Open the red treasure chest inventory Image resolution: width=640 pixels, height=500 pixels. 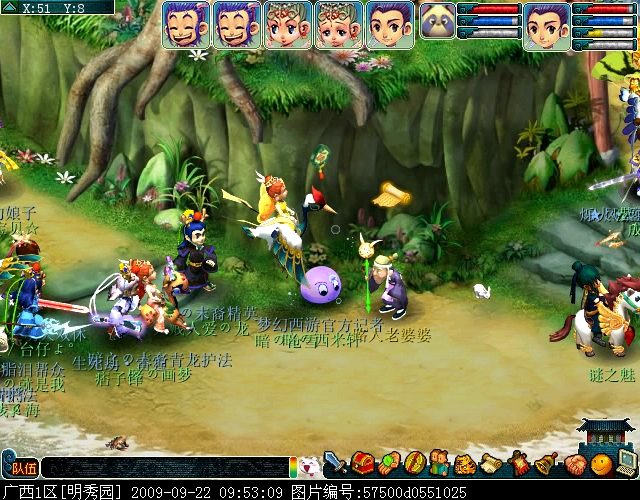pyautogui.click(x=362, y=464)
